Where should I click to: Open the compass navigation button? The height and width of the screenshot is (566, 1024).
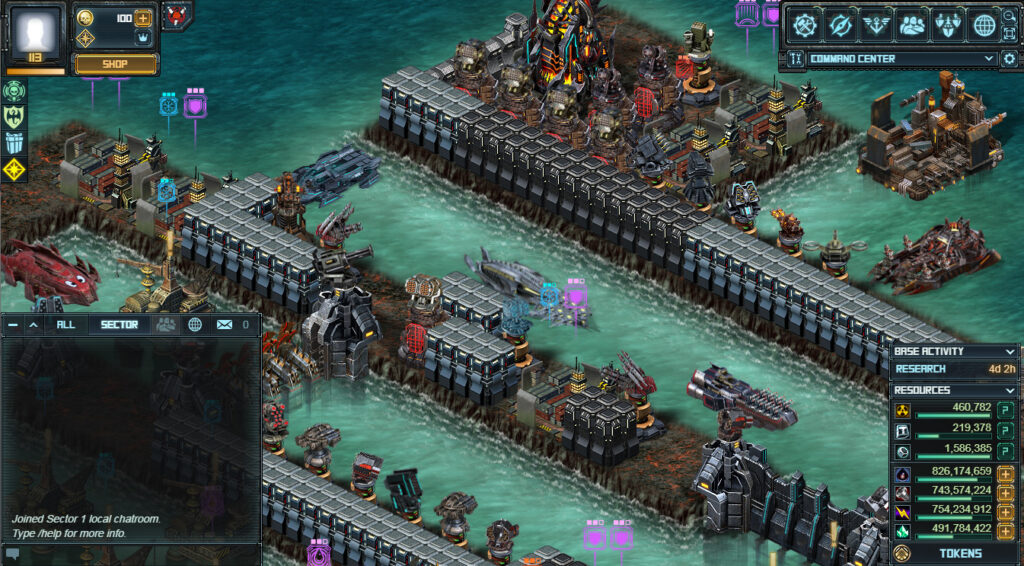842,25
